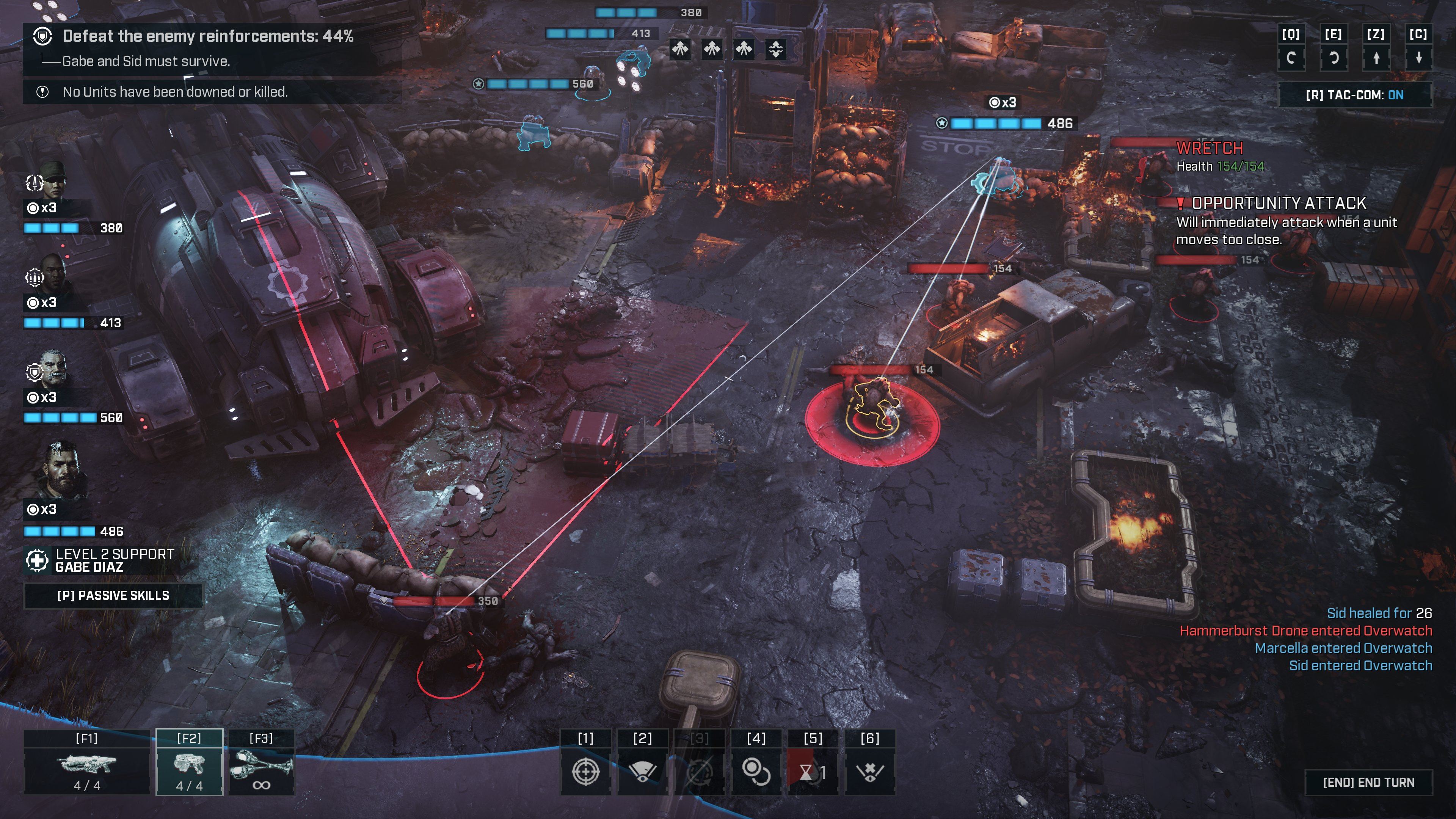Use the two-circles ability in slot 4
1456x819 pixels.
click(x=756, y=771)
